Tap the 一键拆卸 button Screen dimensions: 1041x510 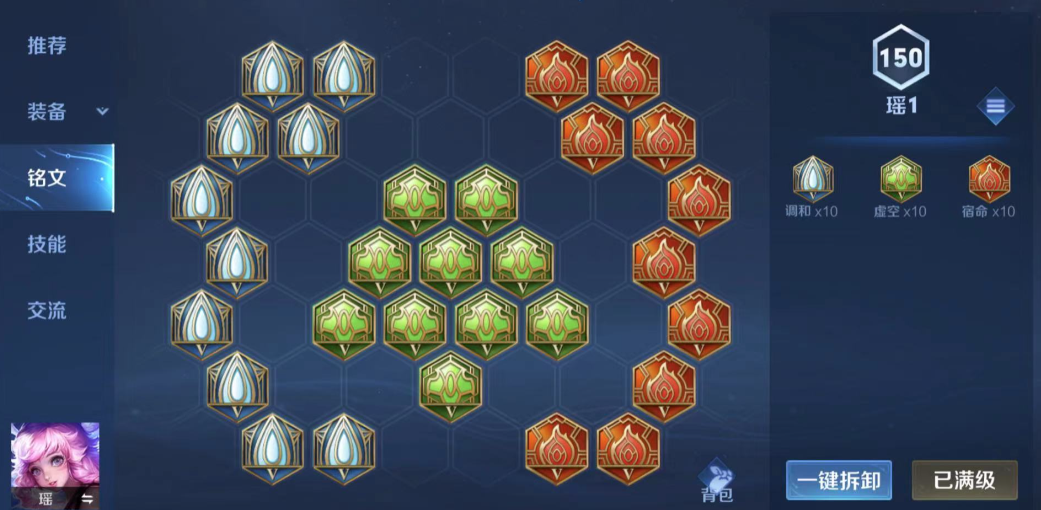(x=838, y=480)
